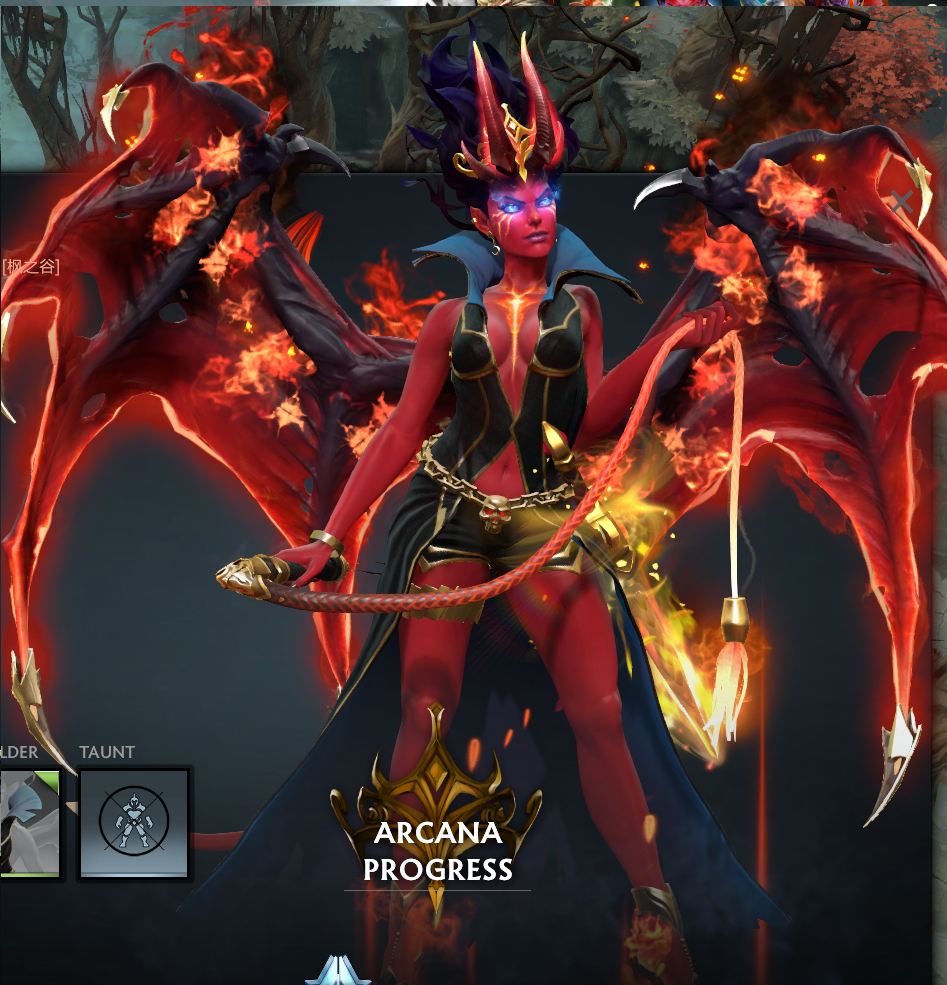Select the equipped Shoulder item slot
This screenshot has width=947, height=985.
28,822
